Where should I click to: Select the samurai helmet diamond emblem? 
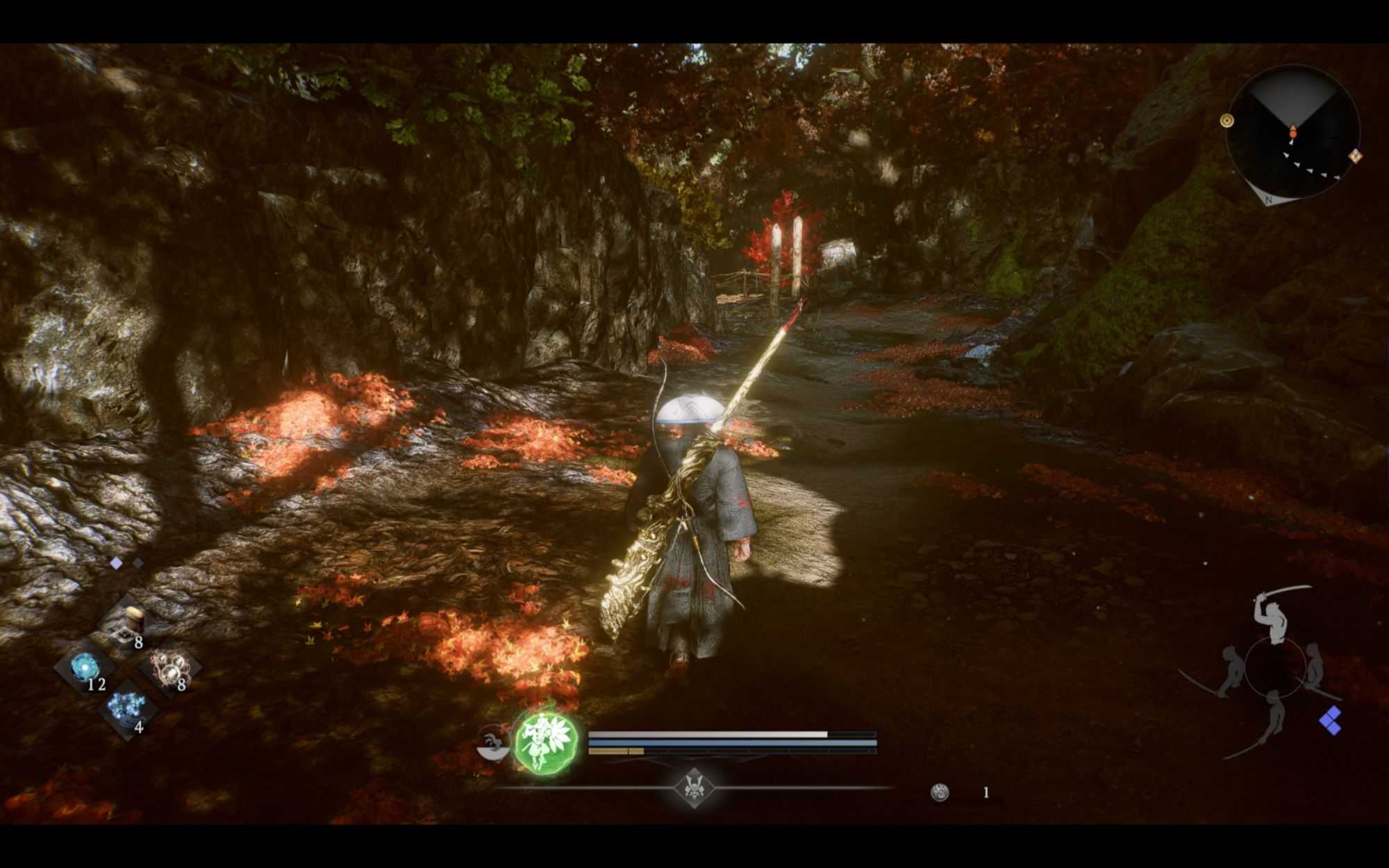694,788
